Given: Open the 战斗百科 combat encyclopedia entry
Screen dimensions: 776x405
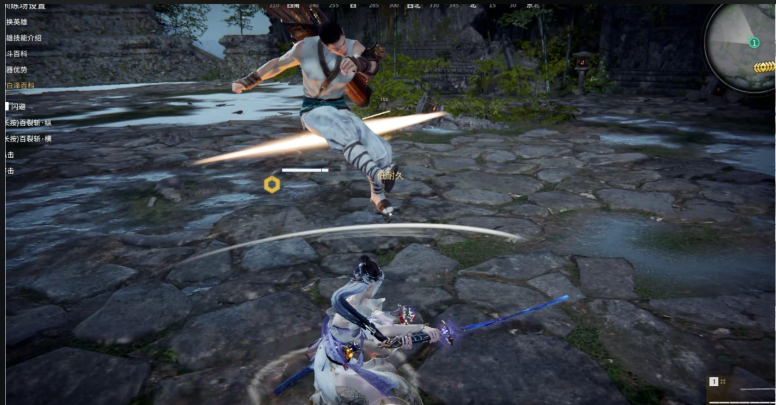Looking at the screenshot, I should (x=18, y=54).
